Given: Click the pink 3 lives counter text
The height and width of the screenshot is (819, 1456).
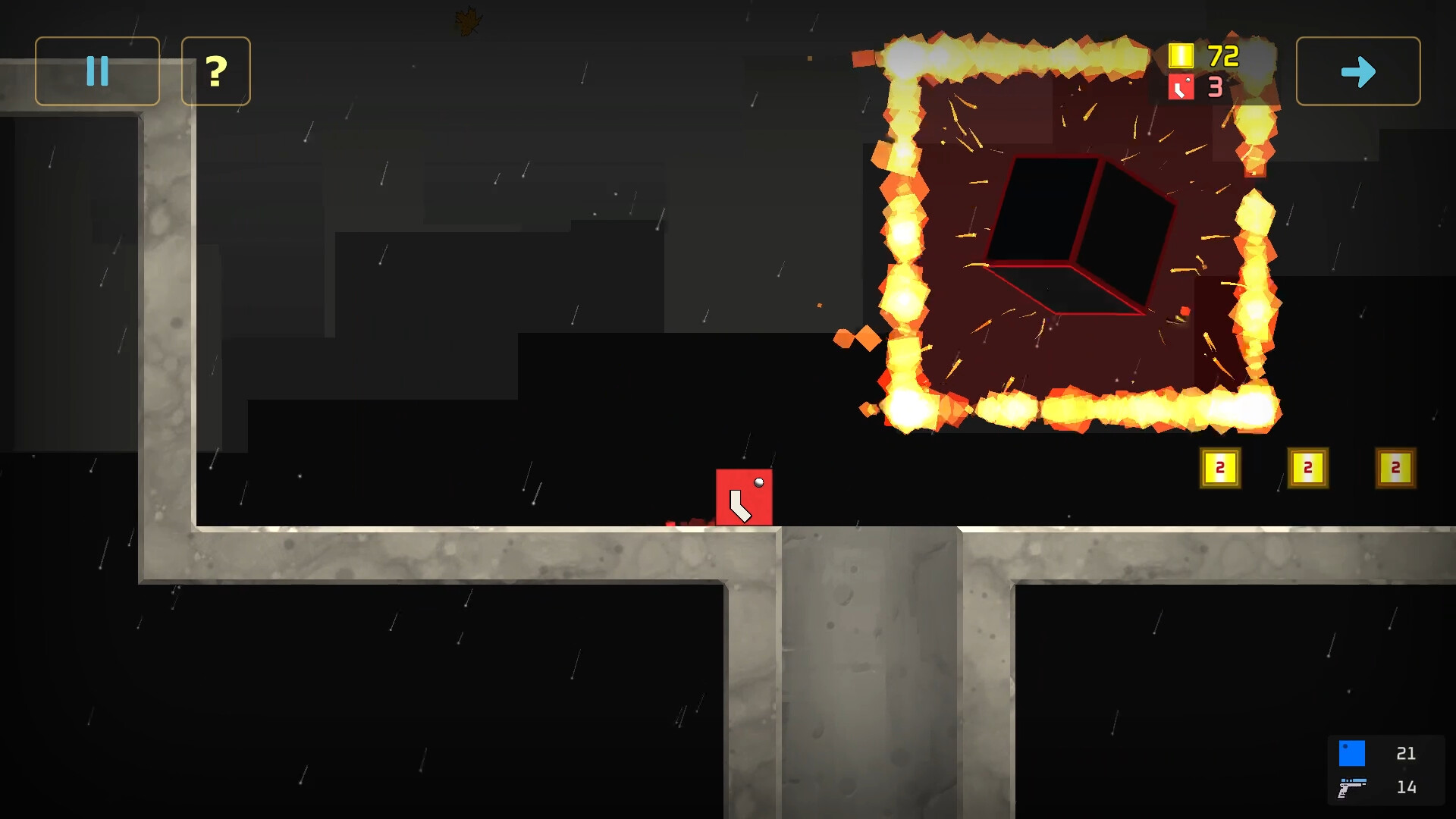Looking at the screenshot, I should pyautogui.click(x=1217, y=87).
